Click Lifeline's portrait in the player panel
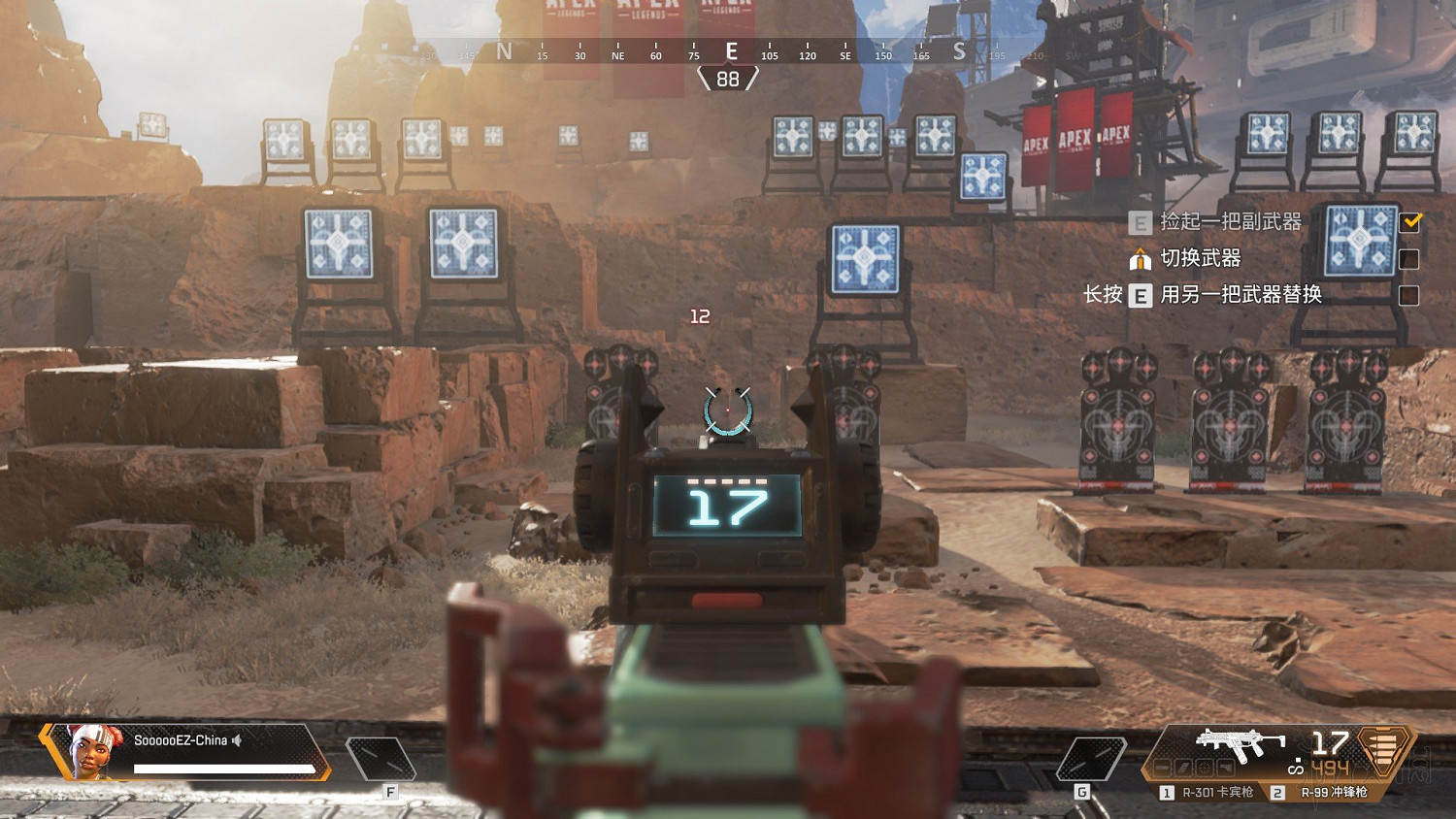The height and width of the screenshot is (819, 1456). 89,752
